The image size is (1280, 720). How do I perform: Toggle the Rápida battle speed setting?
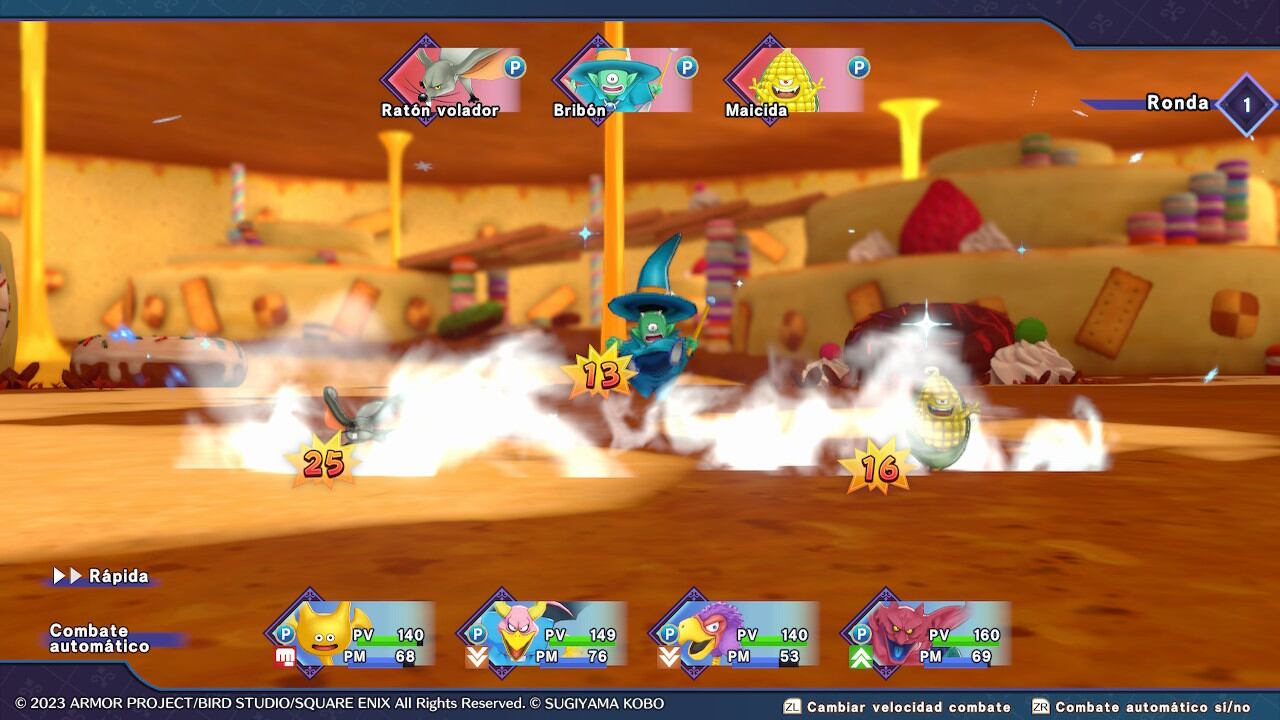click(x=102, y=576)
